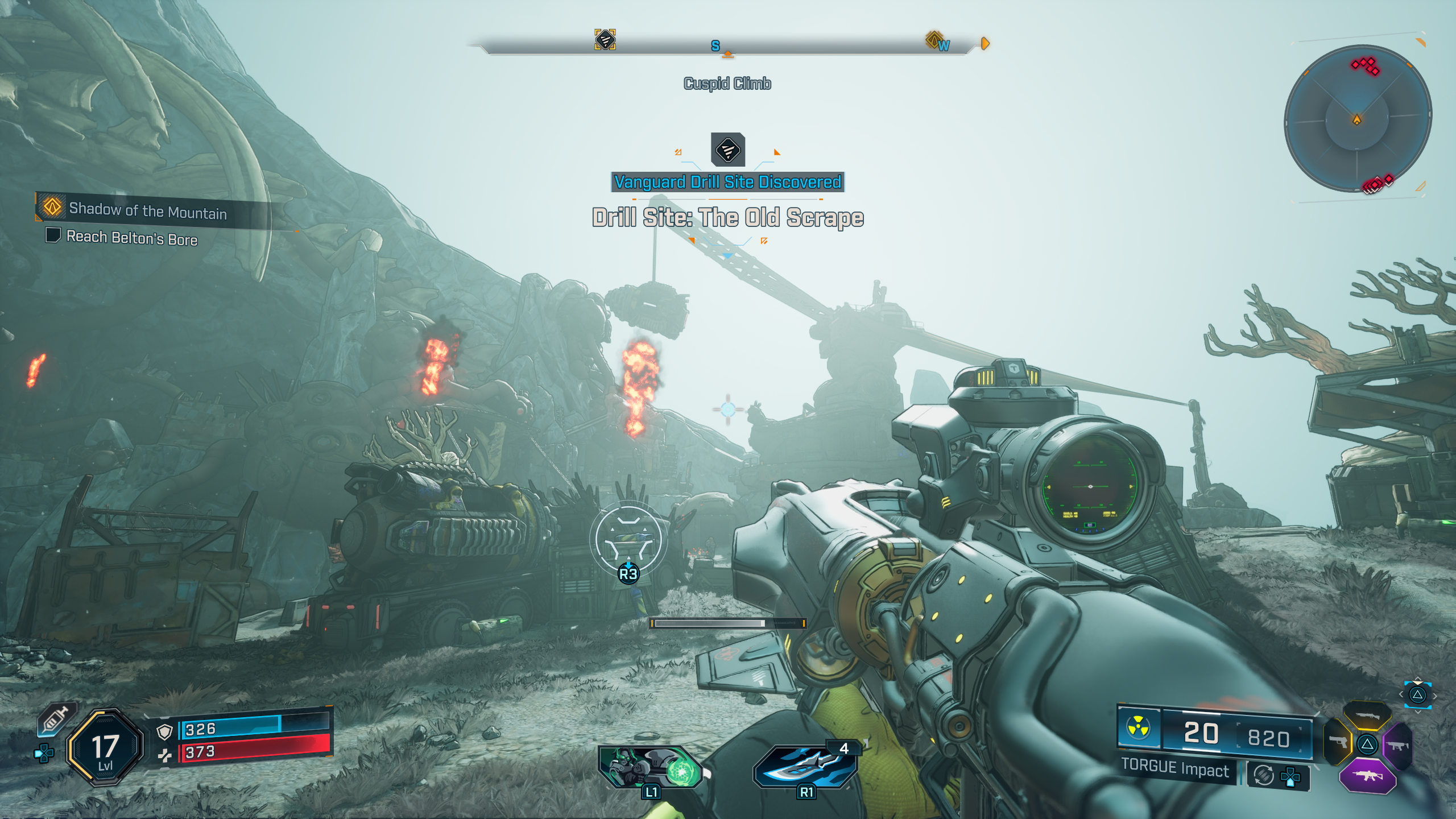1456x819 pixels.
Task: Toggle the ammo swap firing mode icon
Action: (1263, 775)
